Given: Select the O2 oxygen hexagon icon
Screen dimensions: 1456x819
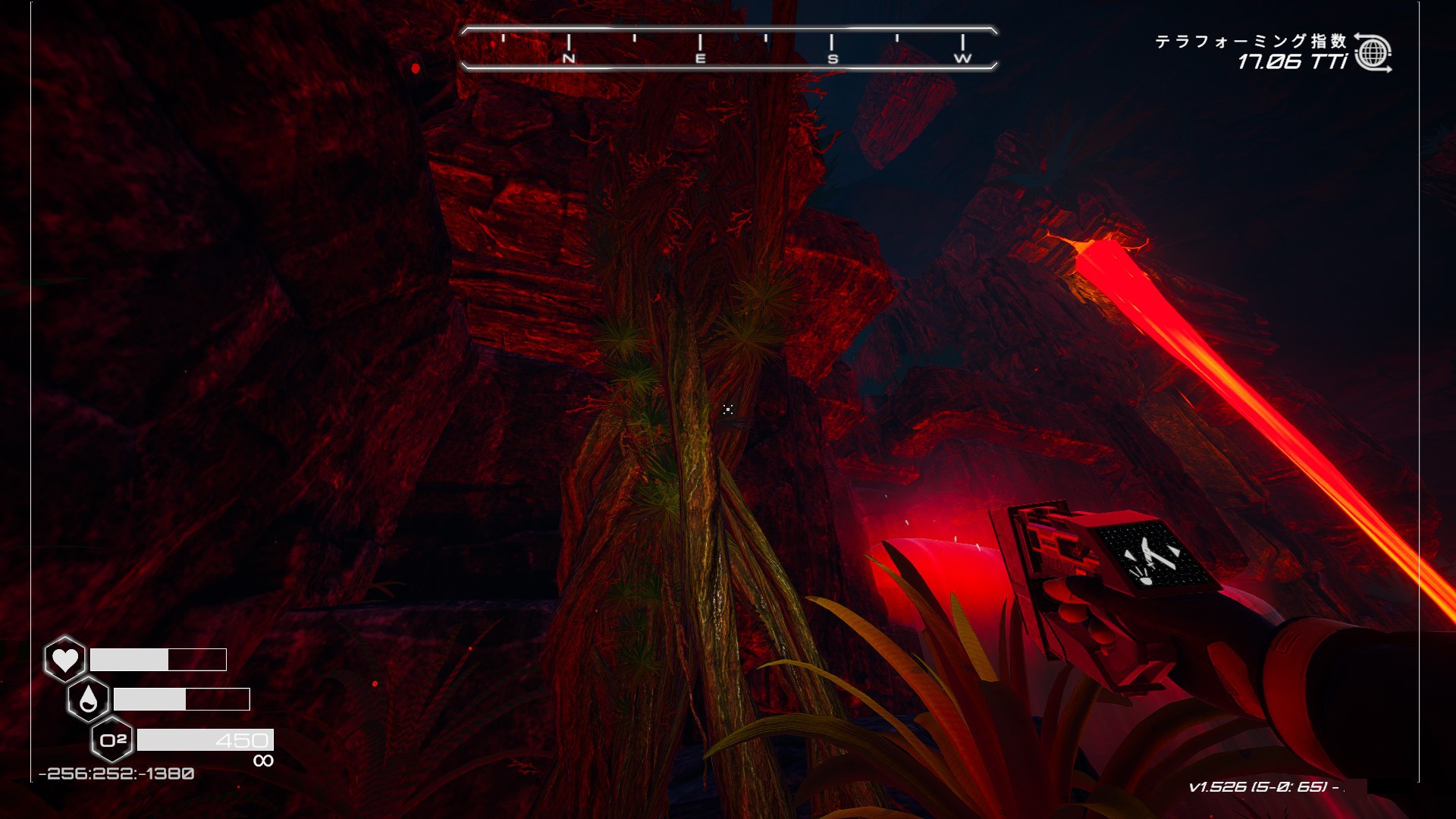Looking at the screenshot, I should (x=112, y=739).
